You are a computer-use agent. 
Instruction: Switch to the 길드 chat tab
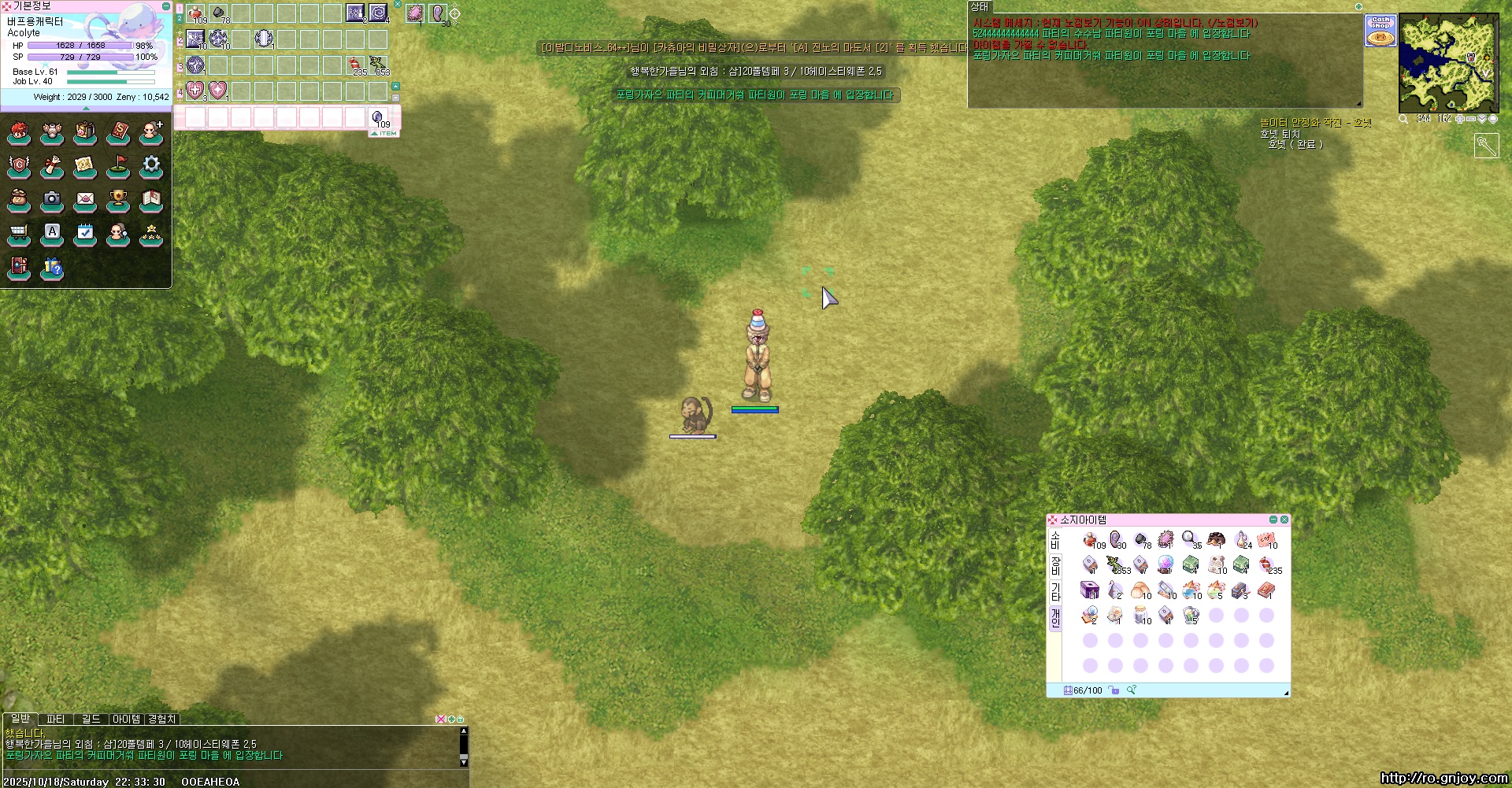(x=91, y=719)
